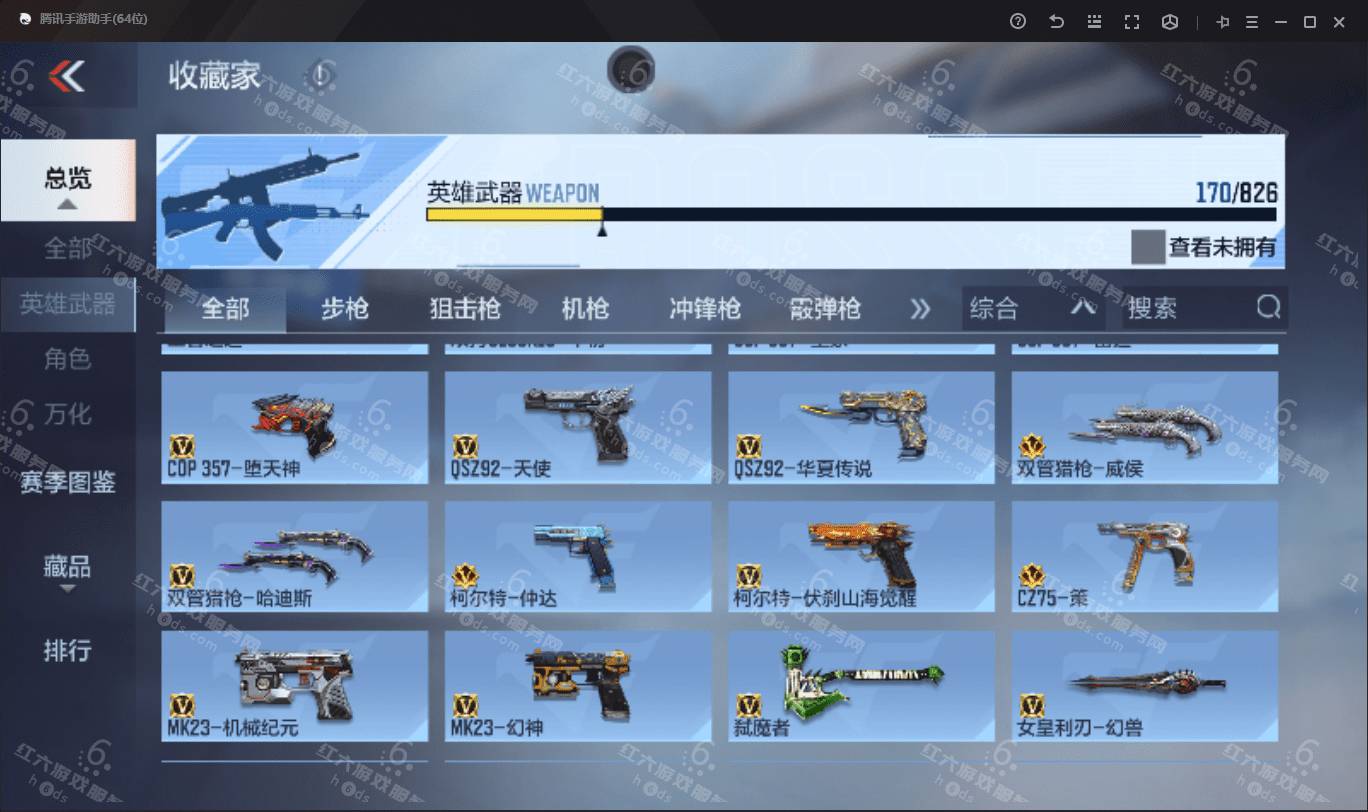Choose the QSZ92-华夏传说 pistol card
Screen dimensions: 1368x812
click(x=861, y=427)
